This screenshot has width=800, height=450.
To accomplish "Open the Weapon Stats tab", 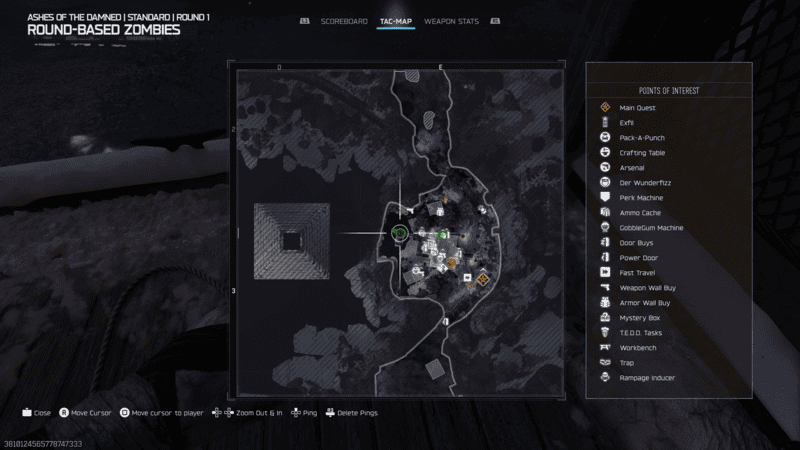I will click(452, 21).
